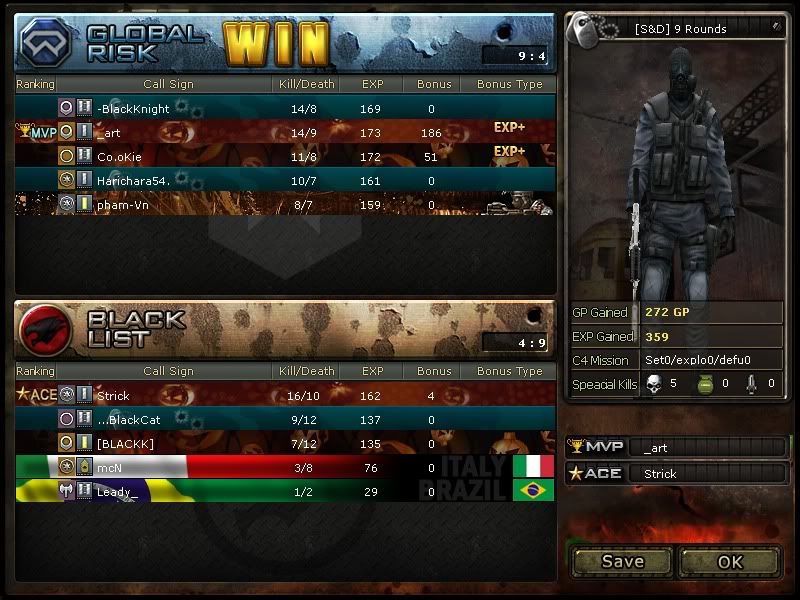The width and height of the screenshot is (800, 600).
Task: Select ACE player Strick's row
Action: coord(285,395)
